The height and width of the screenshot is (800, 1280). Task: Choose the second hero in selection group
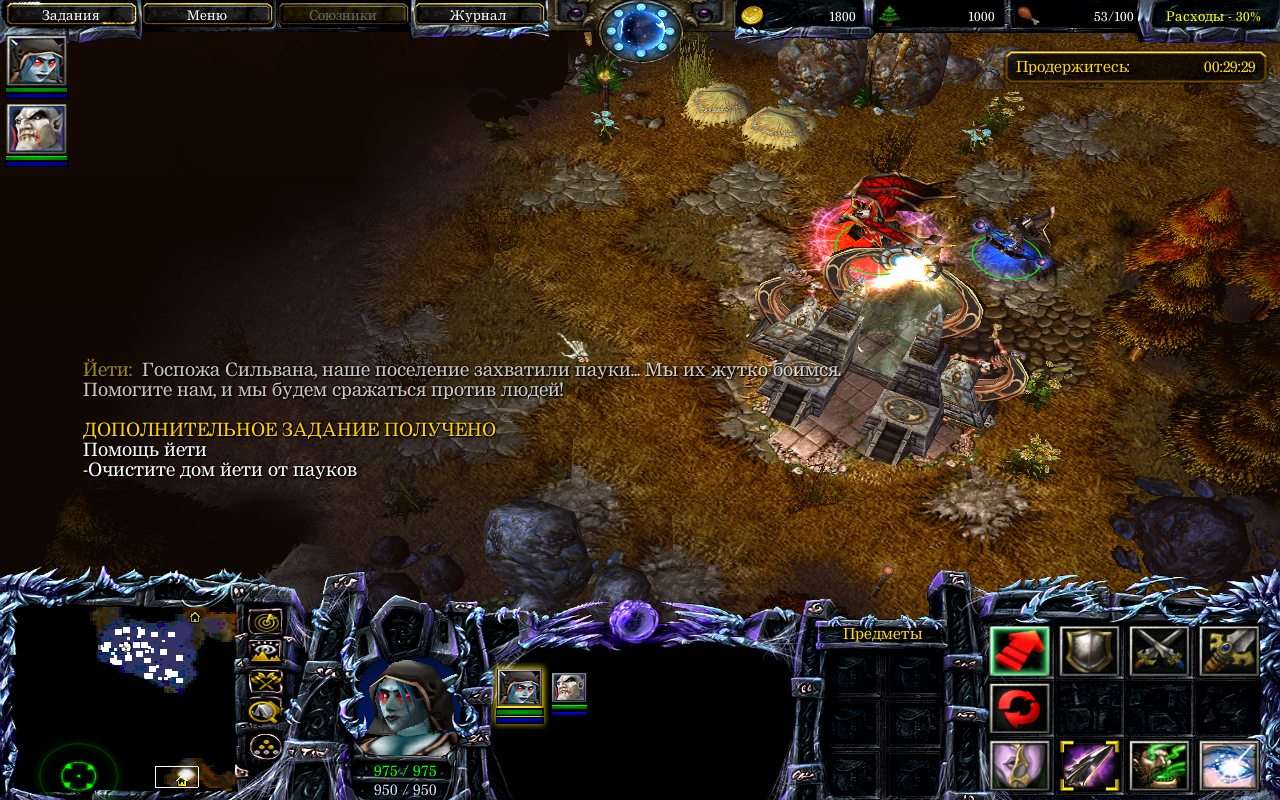[569, 687]
